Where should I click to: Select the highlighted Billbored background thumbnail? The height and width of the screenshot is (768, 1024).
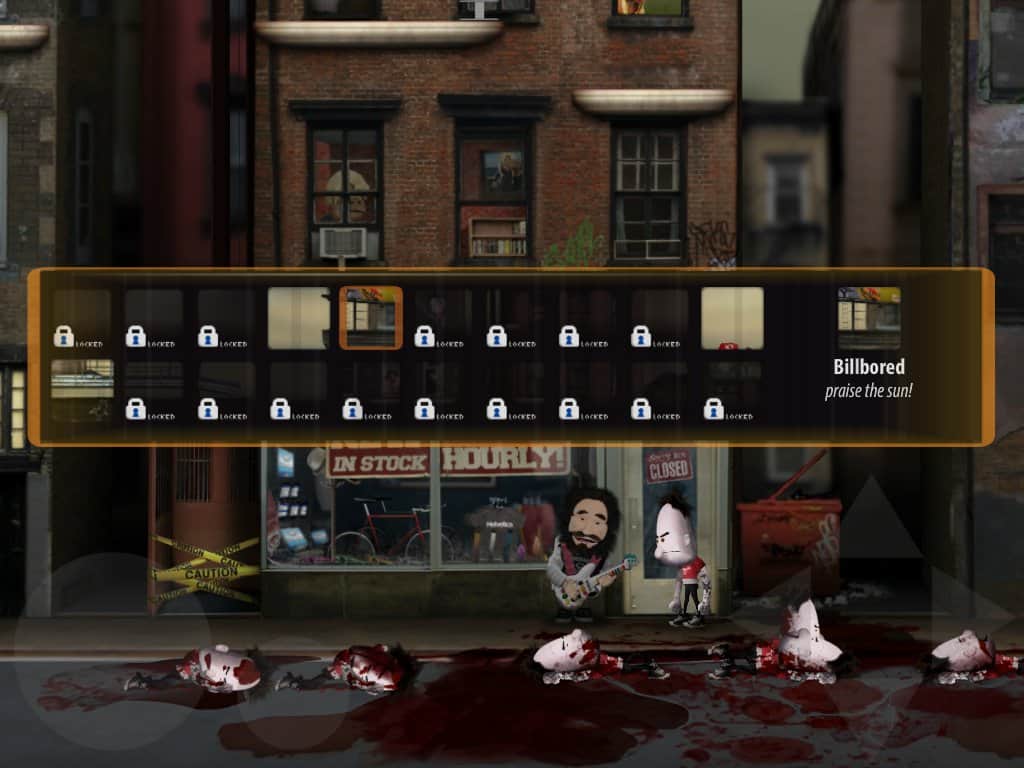pyautogui.click(x=371, y=318)
